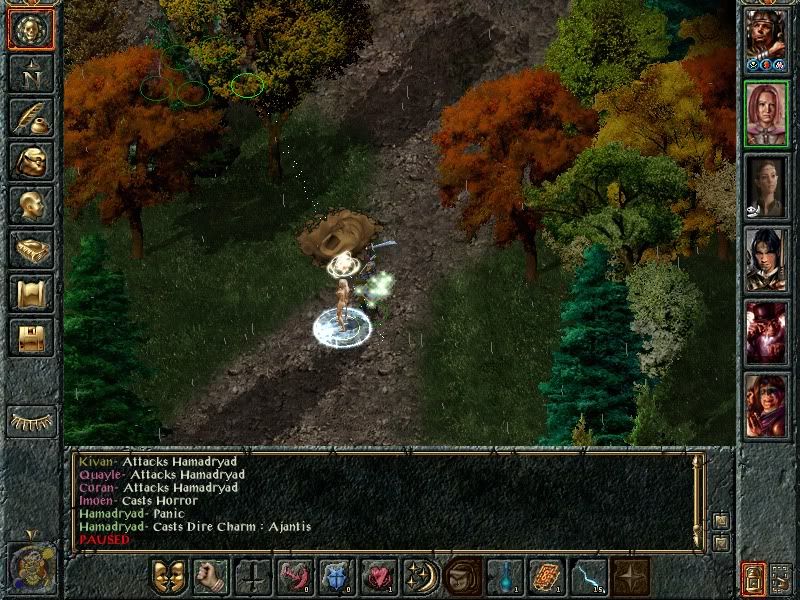The width and height of the screenshot is (800, 600).
Task: Use the blue potion quick item
Action: 505,577
